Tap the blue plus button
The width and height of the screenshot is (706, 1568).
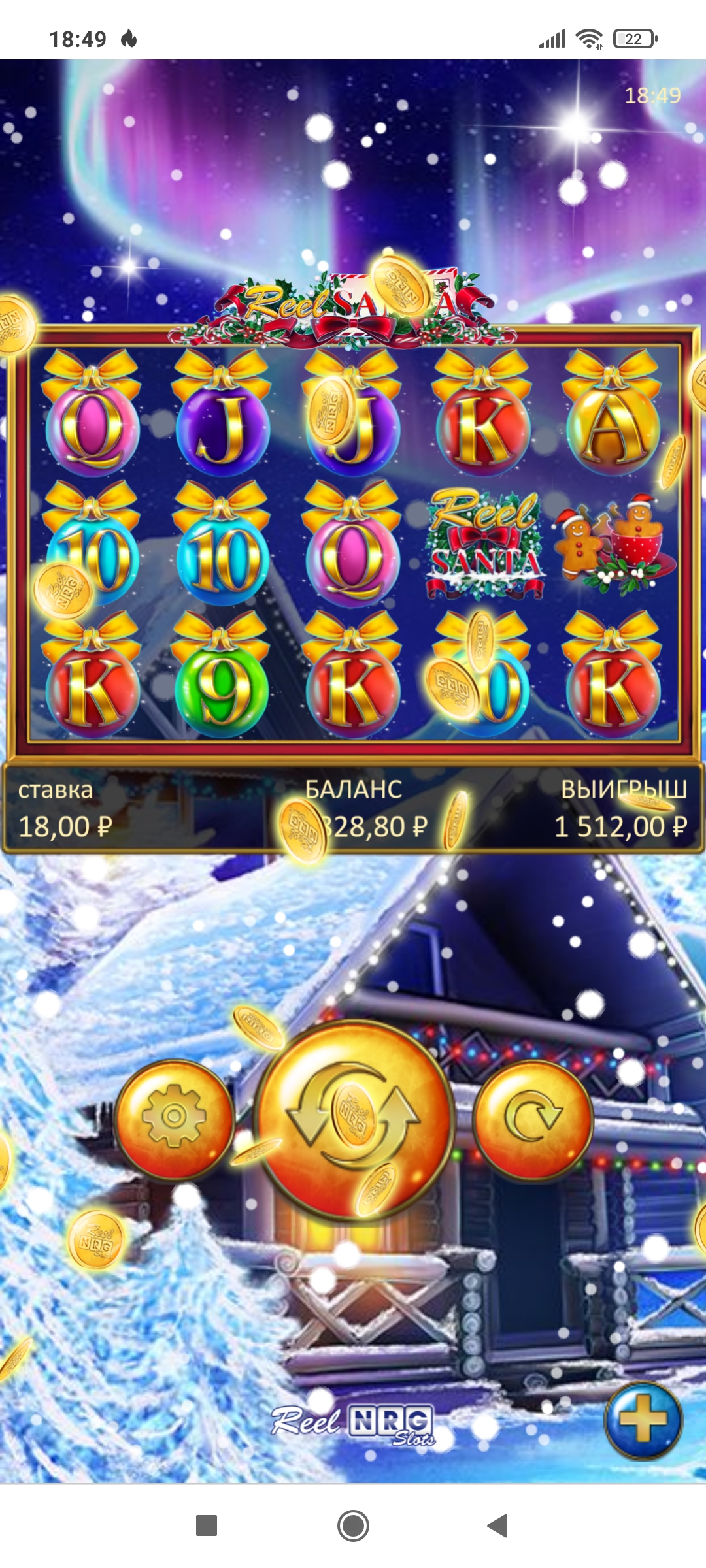pos(643,1420)
